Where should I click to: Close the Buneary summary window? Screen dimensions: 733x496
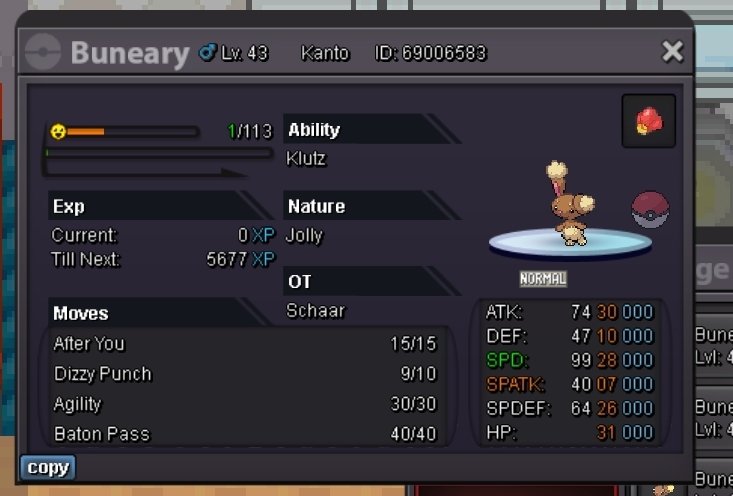click(673, 52)
